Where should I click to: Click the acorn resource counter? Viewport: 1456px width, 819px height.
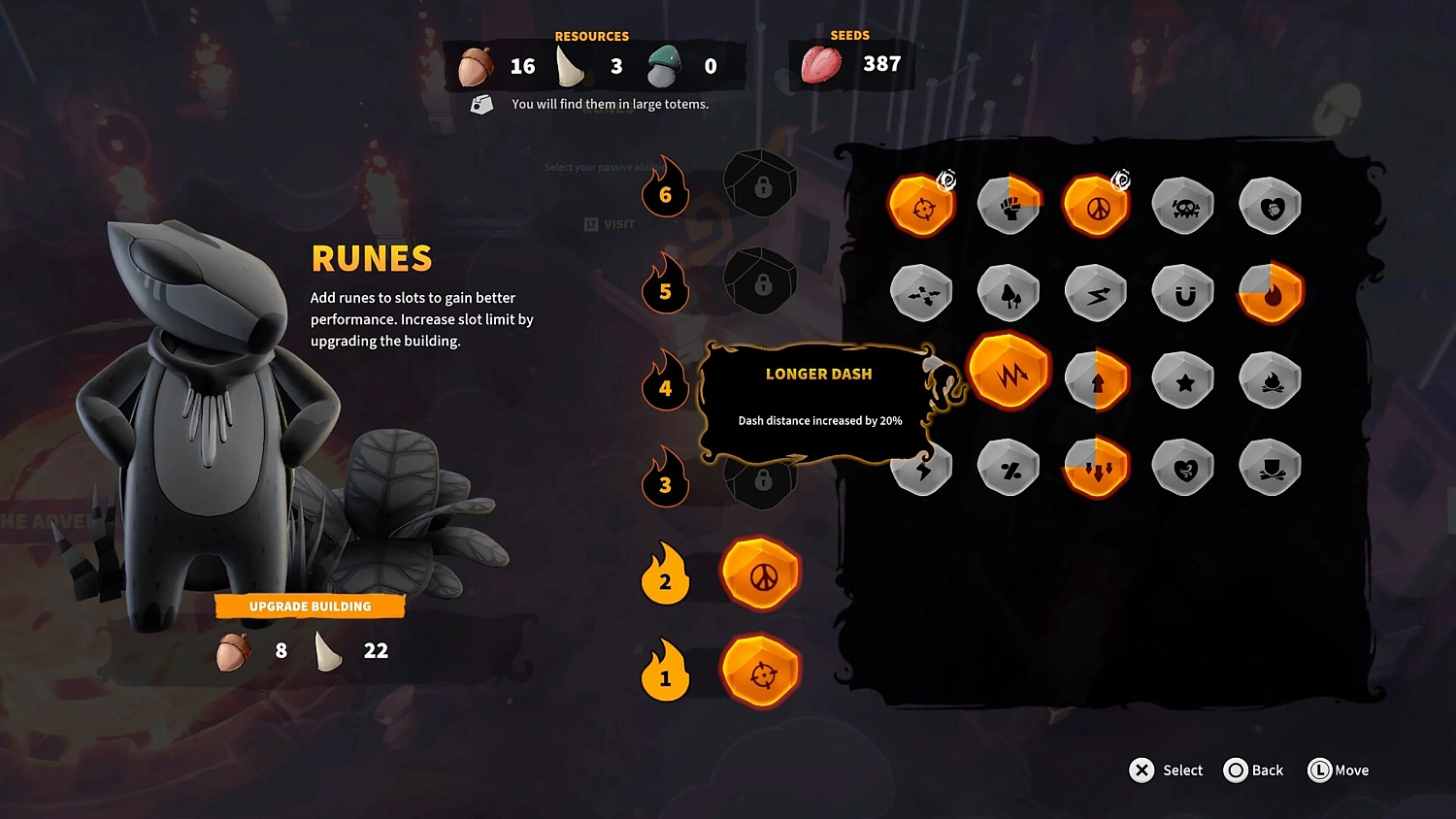pos(495,66)
